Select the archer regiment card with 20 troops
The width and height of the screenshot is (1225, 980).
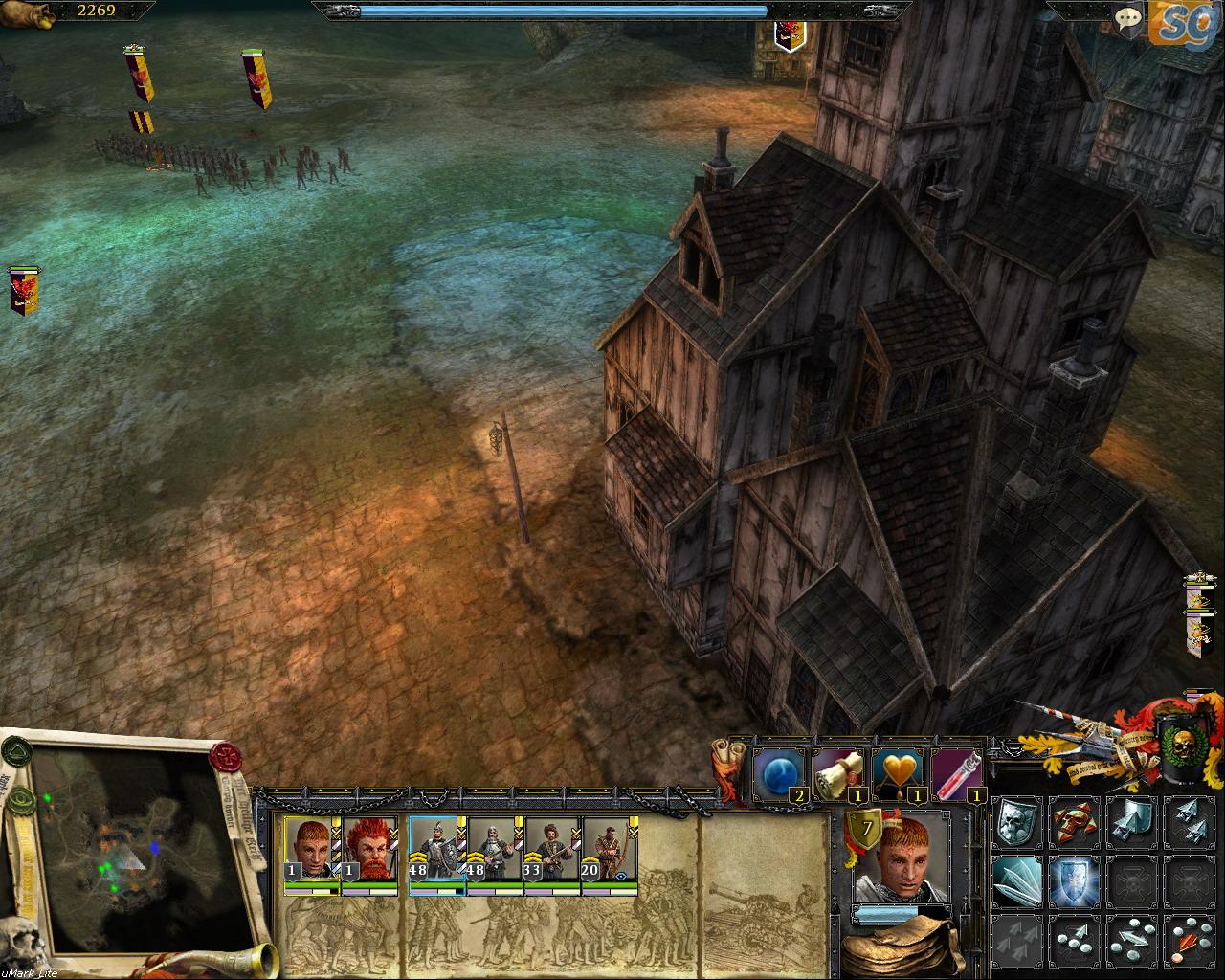pos(609,848)
